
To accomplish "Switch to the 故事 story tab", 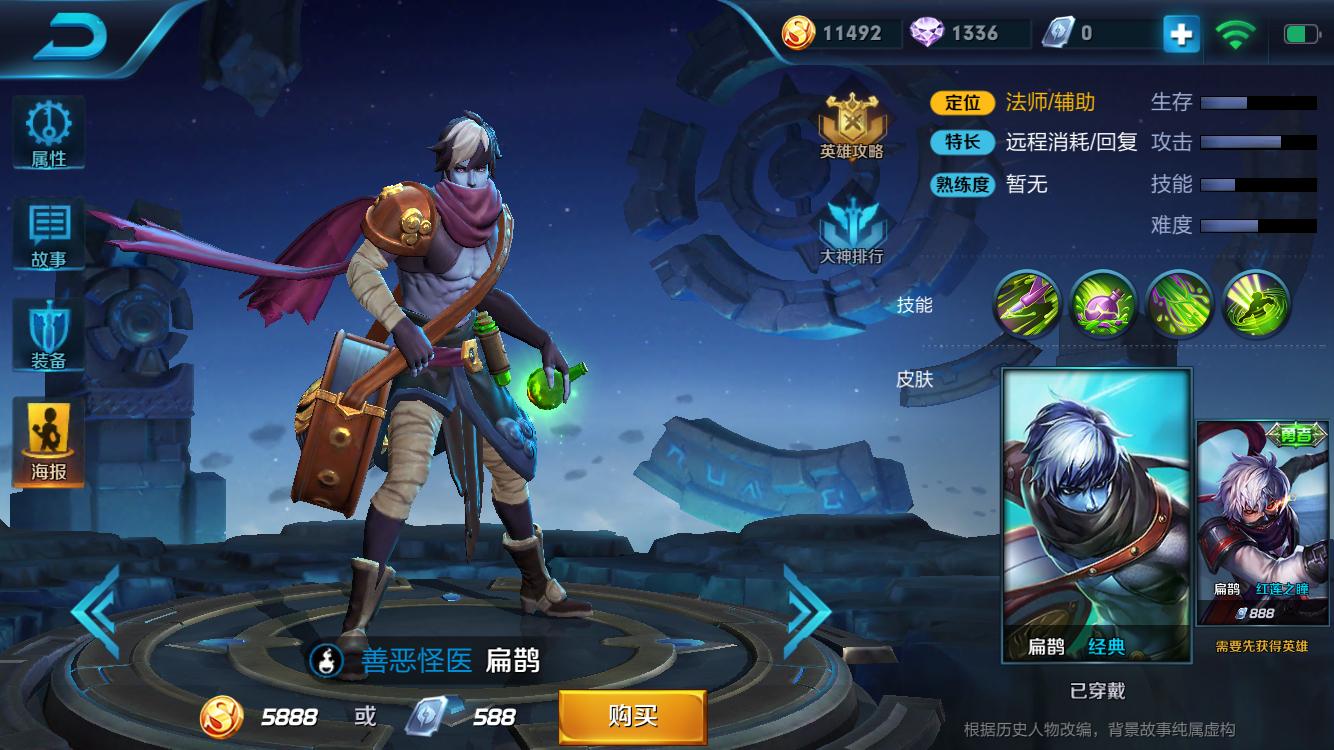I will 48,234.
